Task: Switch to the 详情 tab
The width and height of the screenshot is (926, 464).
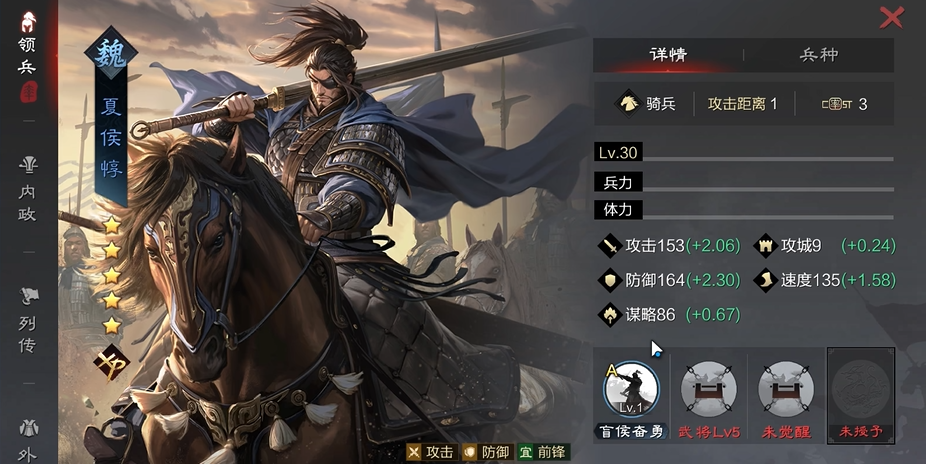Action: pos(667,55)
